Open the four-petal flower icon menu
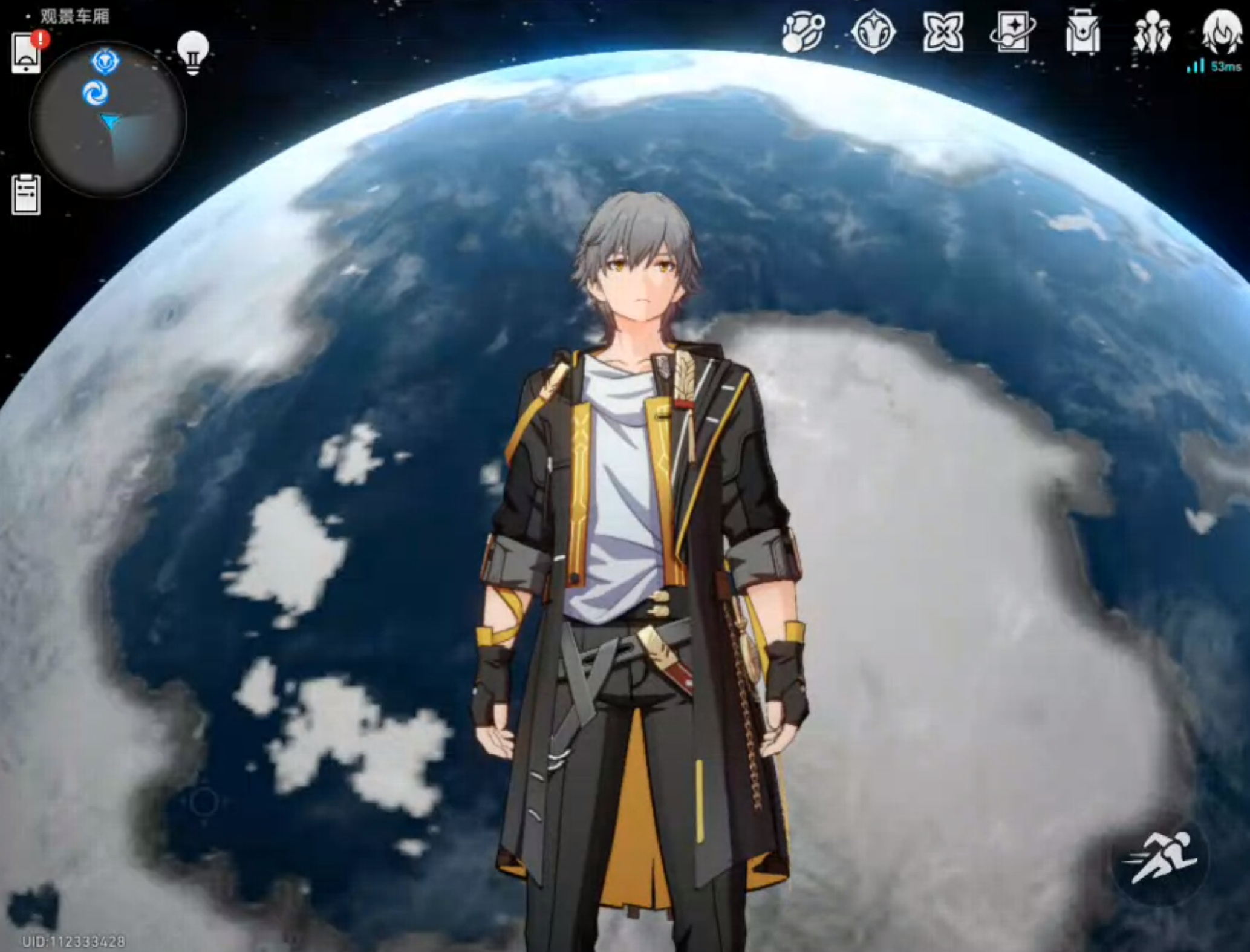 click(x=943, y=33)
